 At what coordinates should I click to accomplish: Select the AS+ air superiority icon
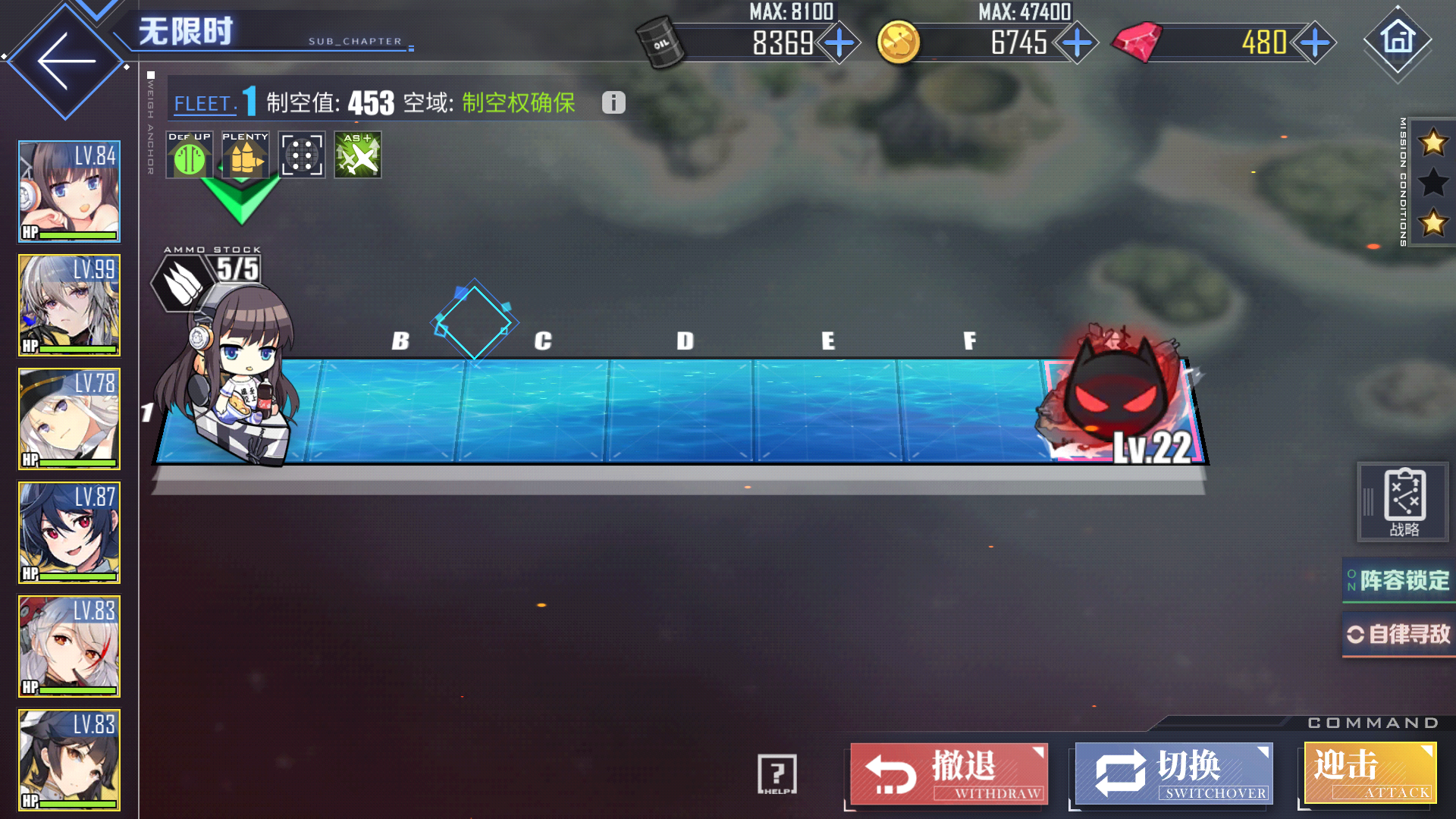[357, 155]
